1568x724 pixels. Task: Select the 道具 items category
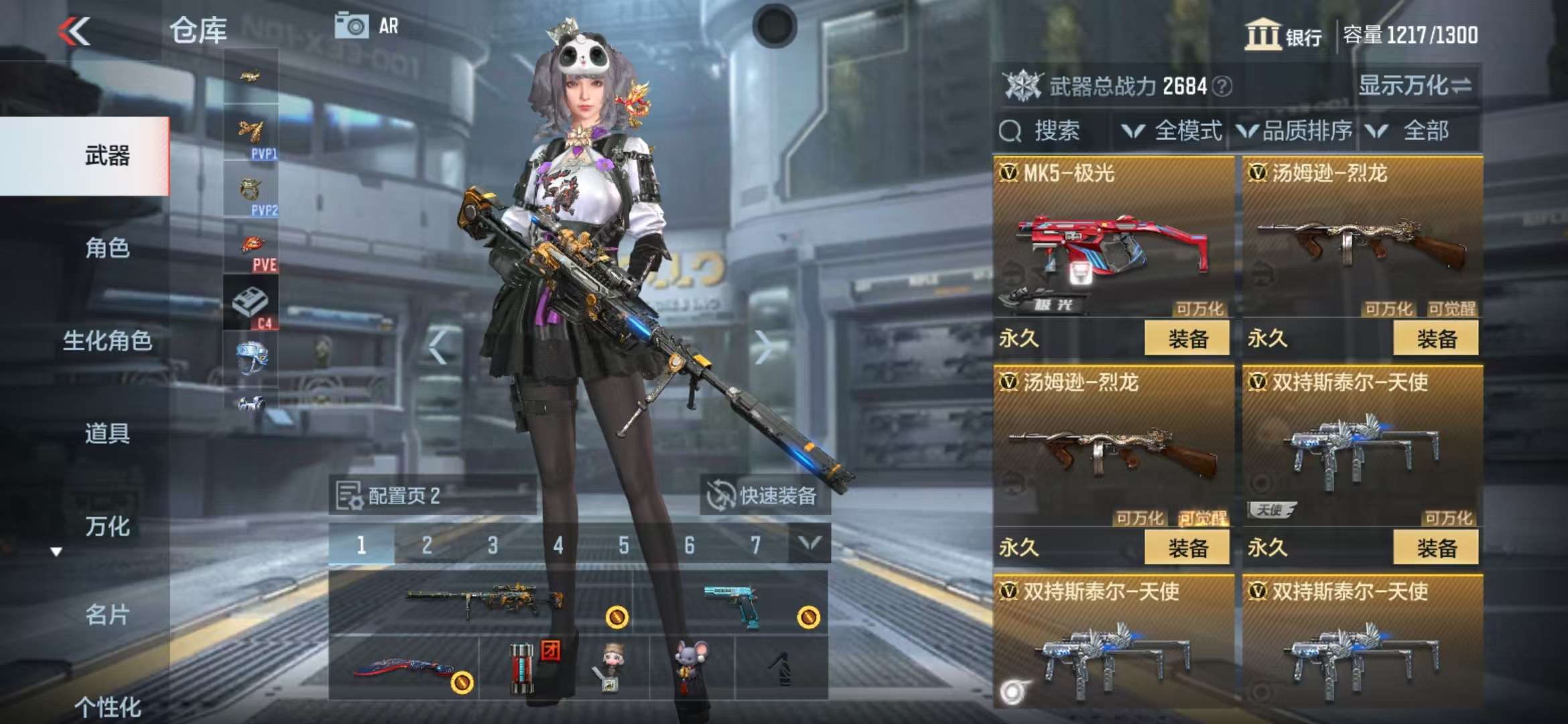click(107, 434)
